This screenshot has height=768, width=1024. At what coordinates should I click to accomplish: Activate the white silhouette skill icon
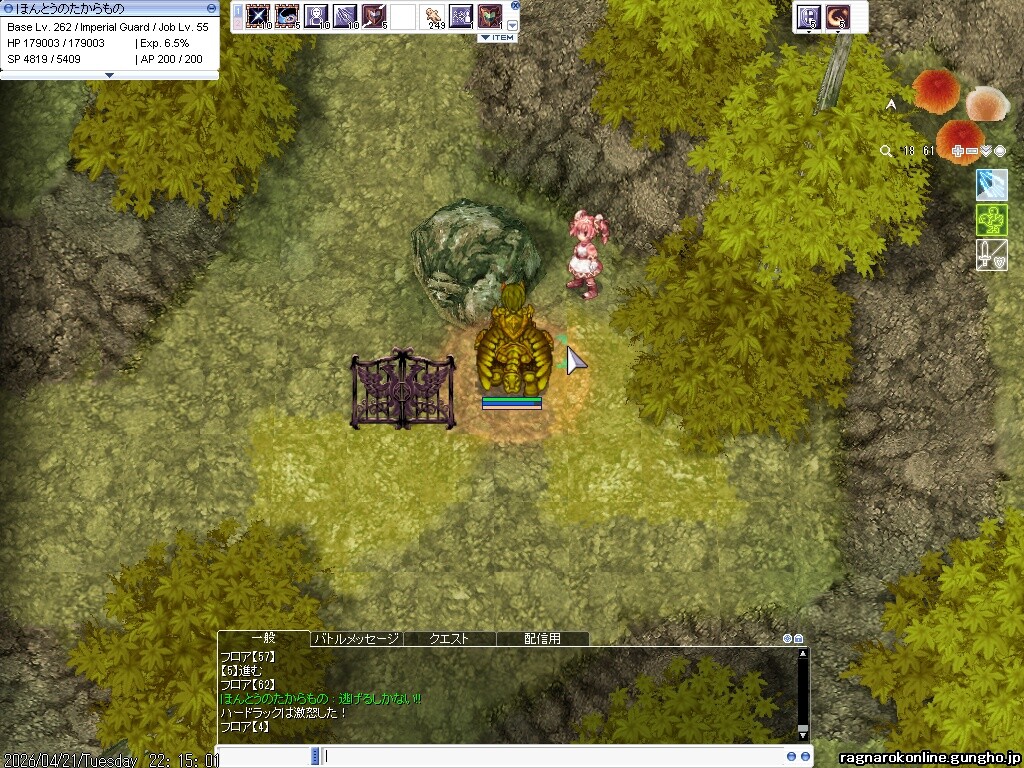click(x=316, y=16)
